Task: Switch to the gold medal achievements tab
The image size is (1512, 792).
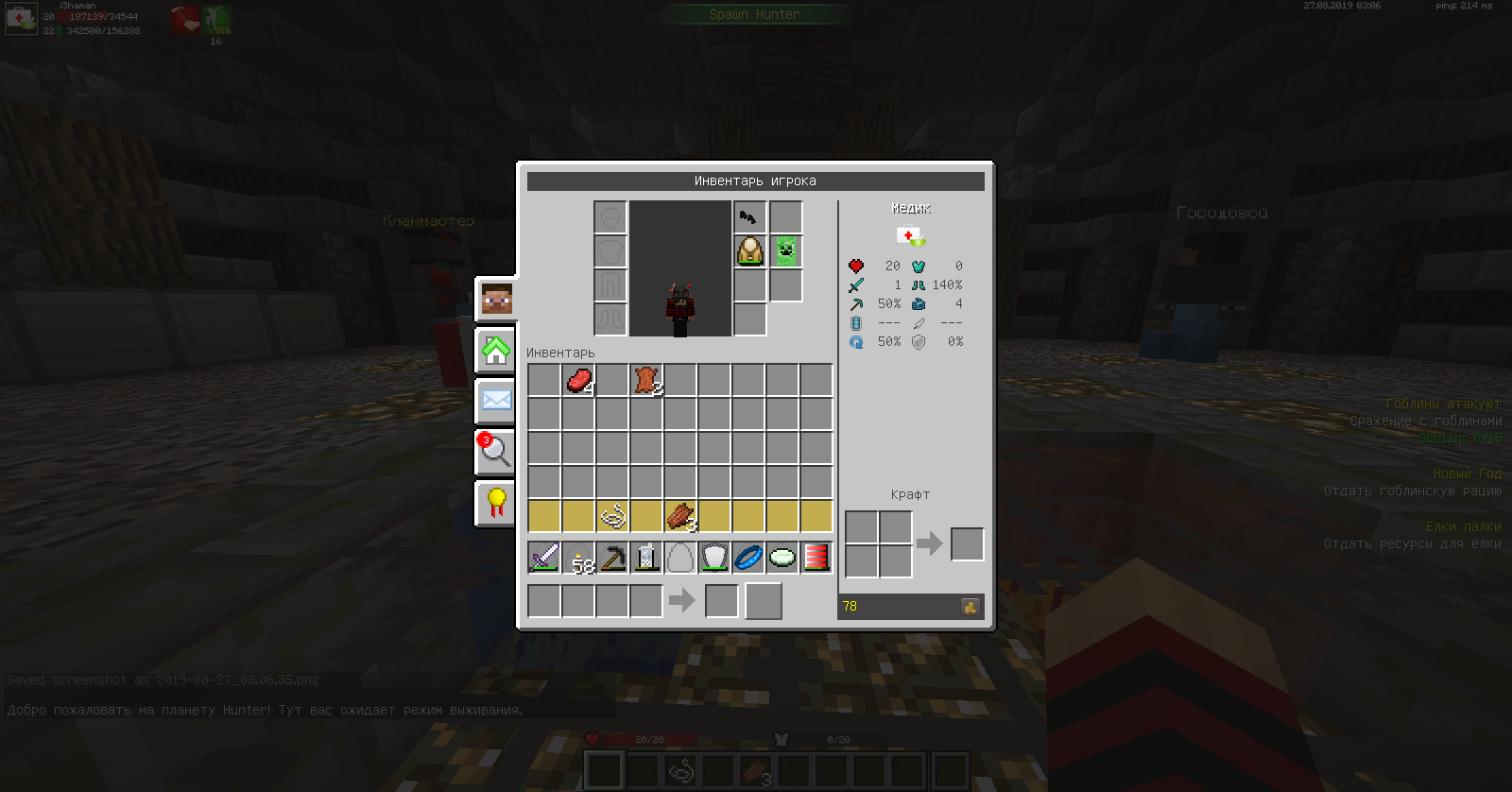Action: pos(496,502)
